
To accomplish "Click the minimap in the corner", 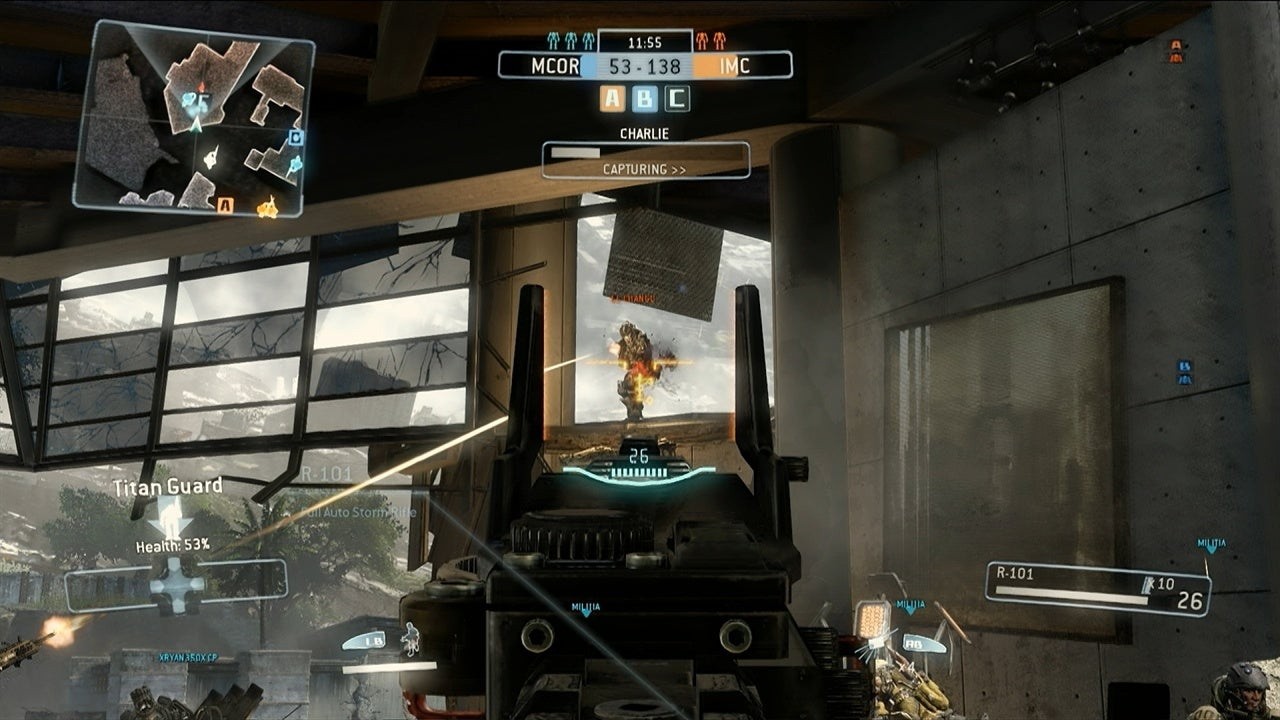I will click(193, 119).
